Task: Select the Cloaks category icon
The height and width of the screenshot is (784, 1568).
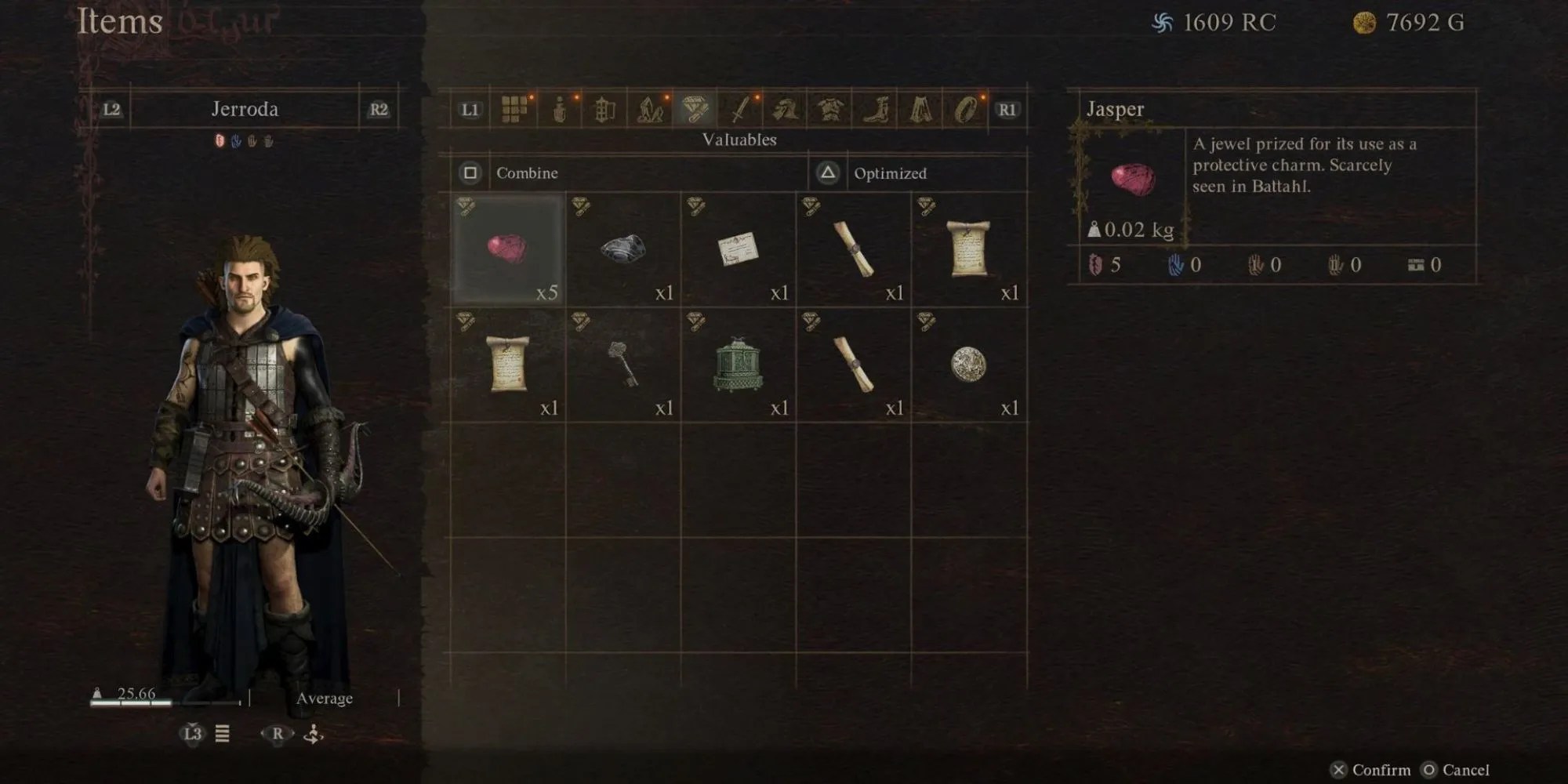Action: 922,111
